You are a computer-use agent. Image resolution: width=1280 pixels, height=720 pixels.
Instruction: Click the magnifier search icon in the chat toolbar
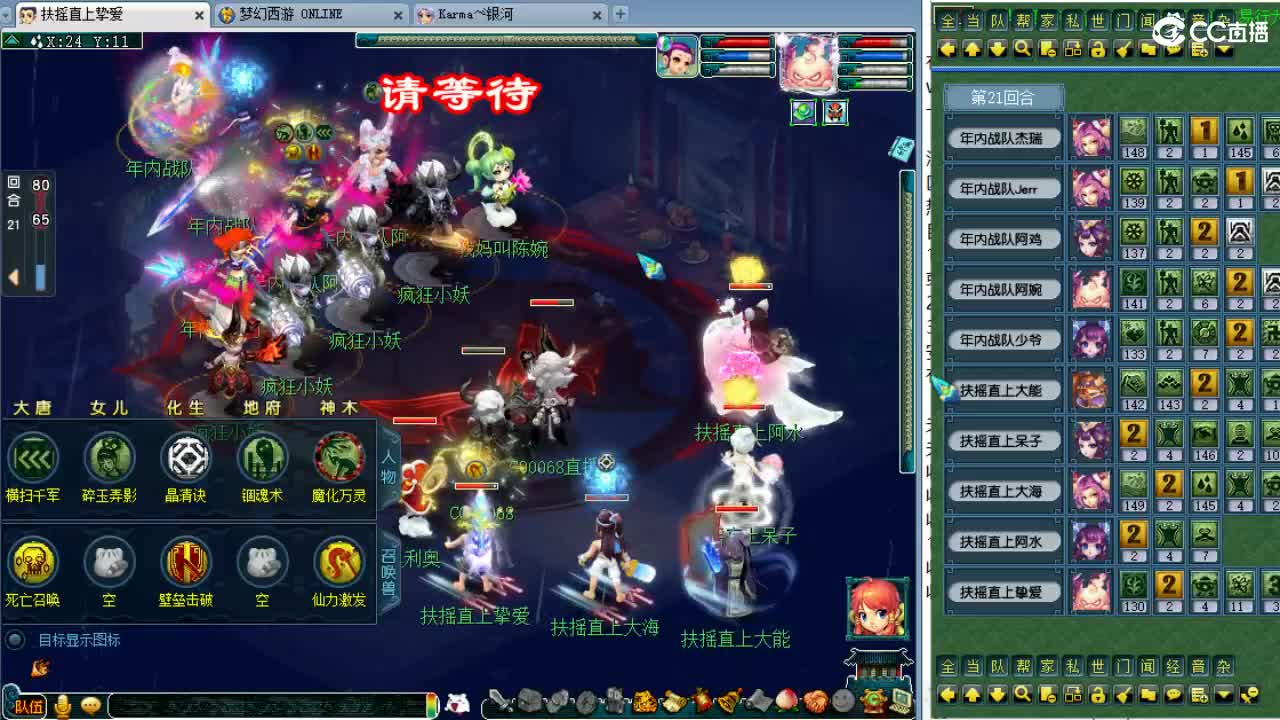coord(1022,48)
